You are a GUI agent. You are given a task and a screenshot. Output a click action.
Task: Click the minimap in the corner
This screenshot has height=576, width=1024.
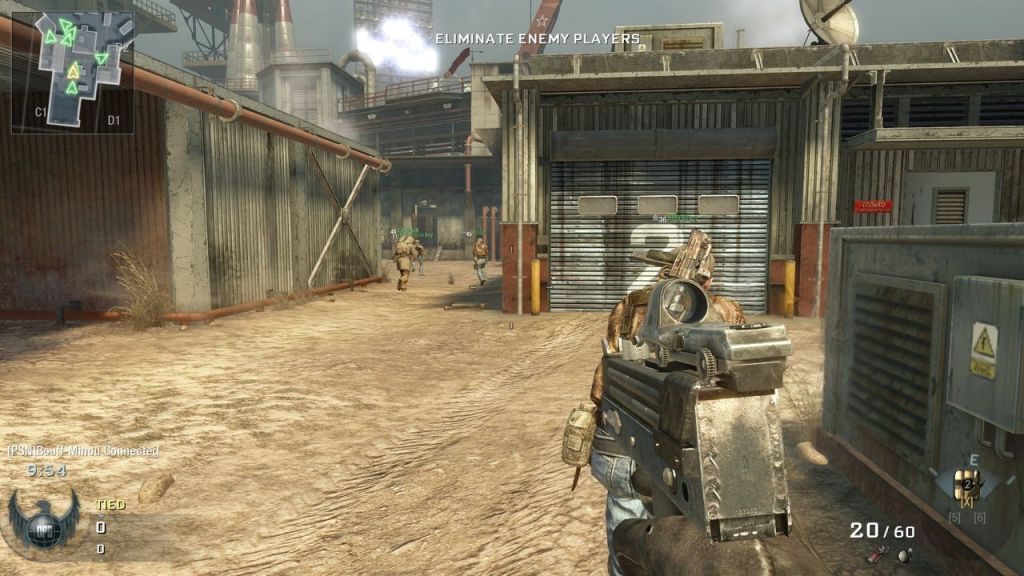point(73,71)
